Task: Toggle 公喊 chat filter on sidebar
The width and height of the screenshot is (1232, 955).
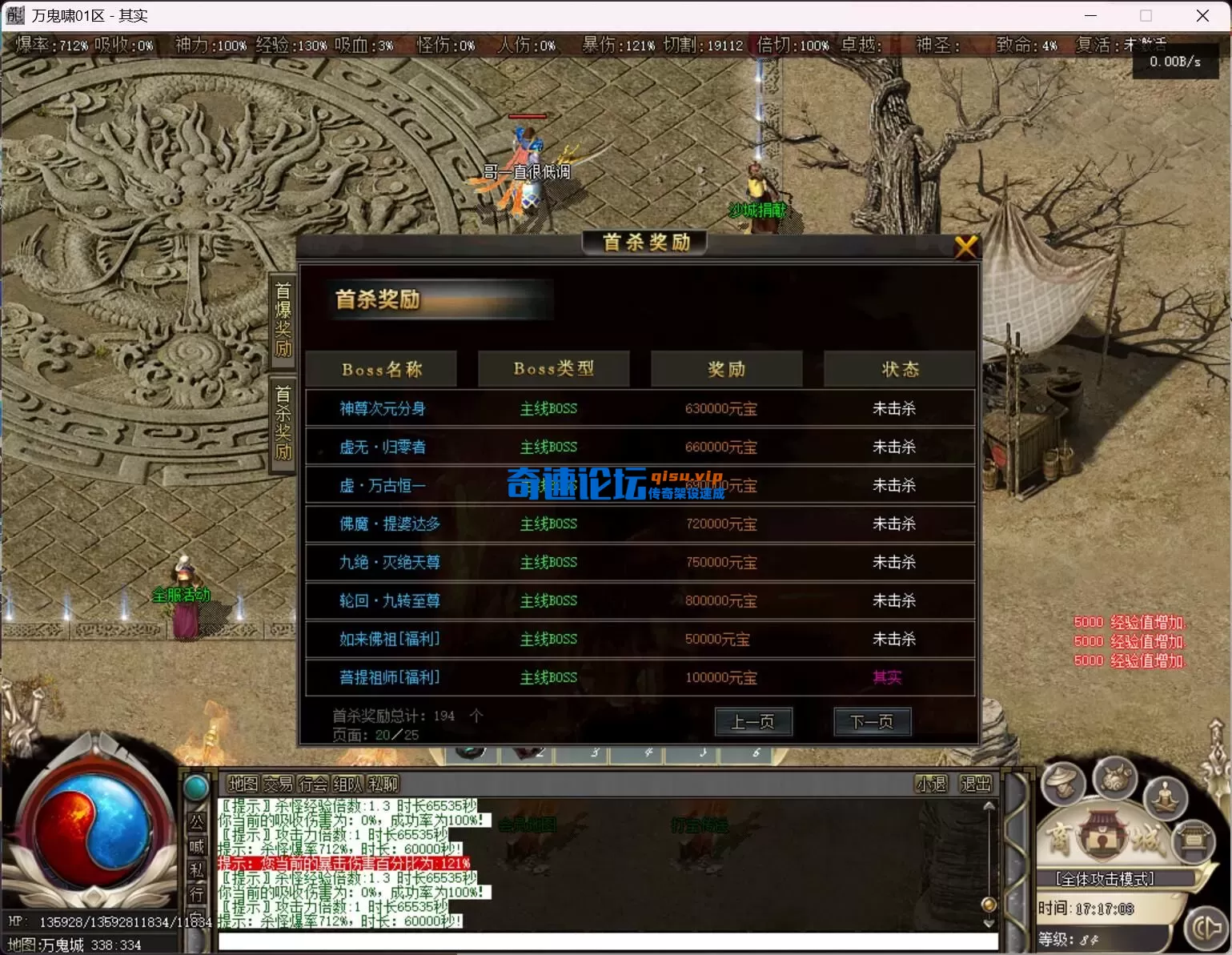Action: coord(197,831)
